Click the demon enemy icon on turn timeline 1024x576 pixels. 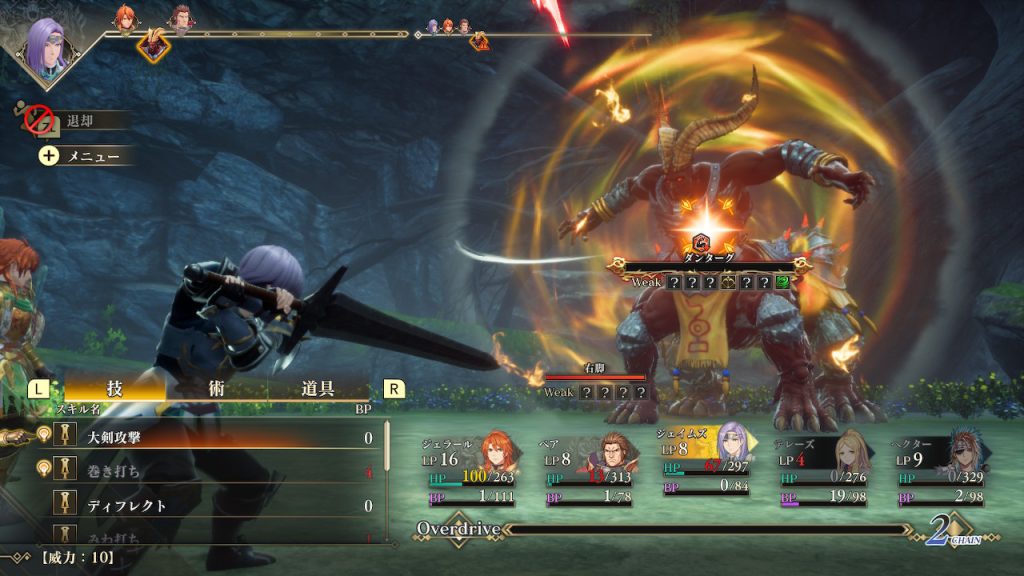153,44
